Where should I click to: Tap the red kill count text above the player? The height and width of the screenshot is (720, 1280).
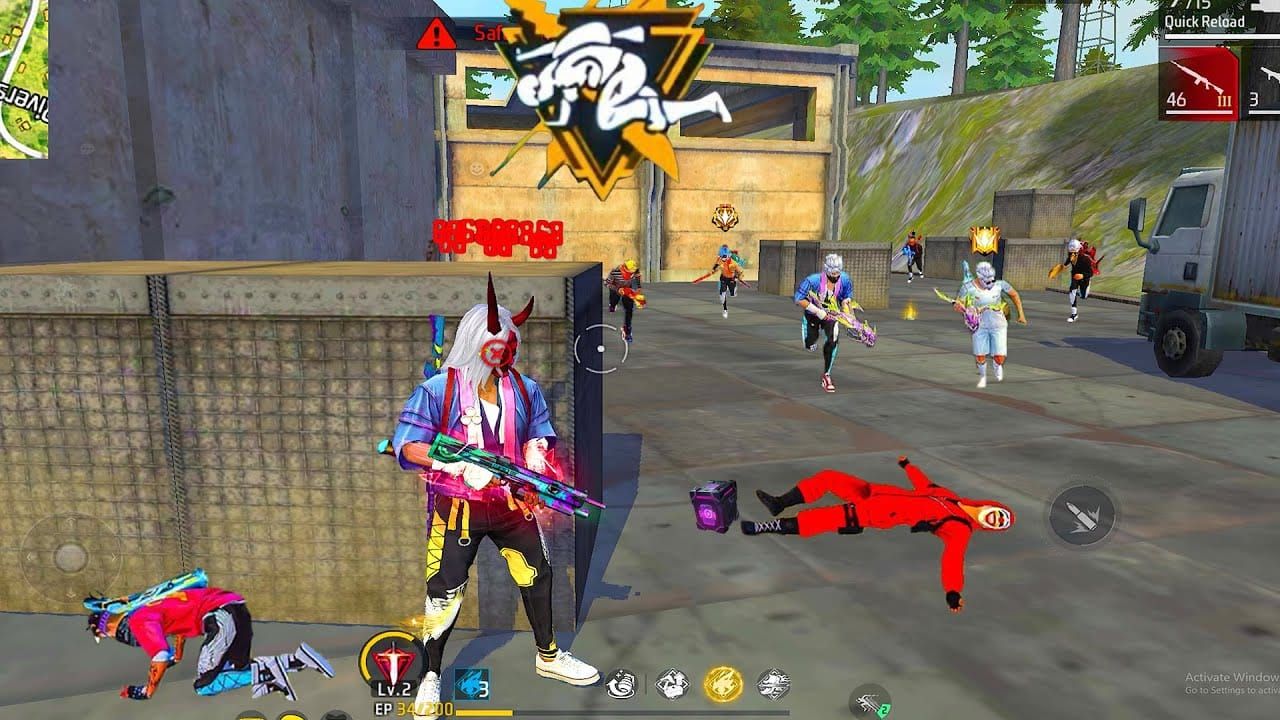click(498, 235)
